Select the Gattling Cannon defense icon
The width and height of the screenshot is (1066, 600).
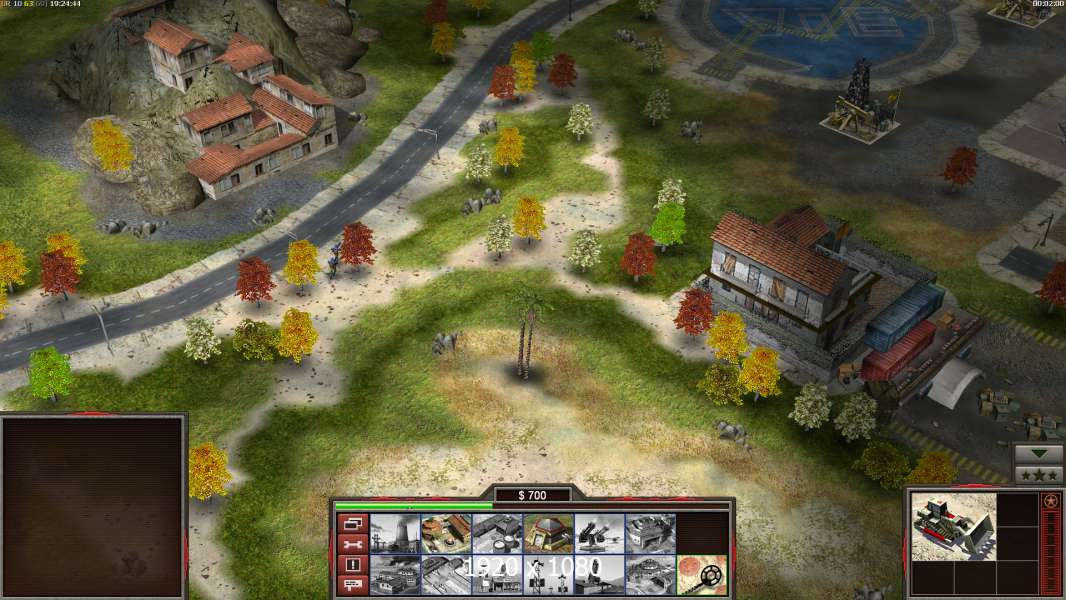tap(599, 533)
